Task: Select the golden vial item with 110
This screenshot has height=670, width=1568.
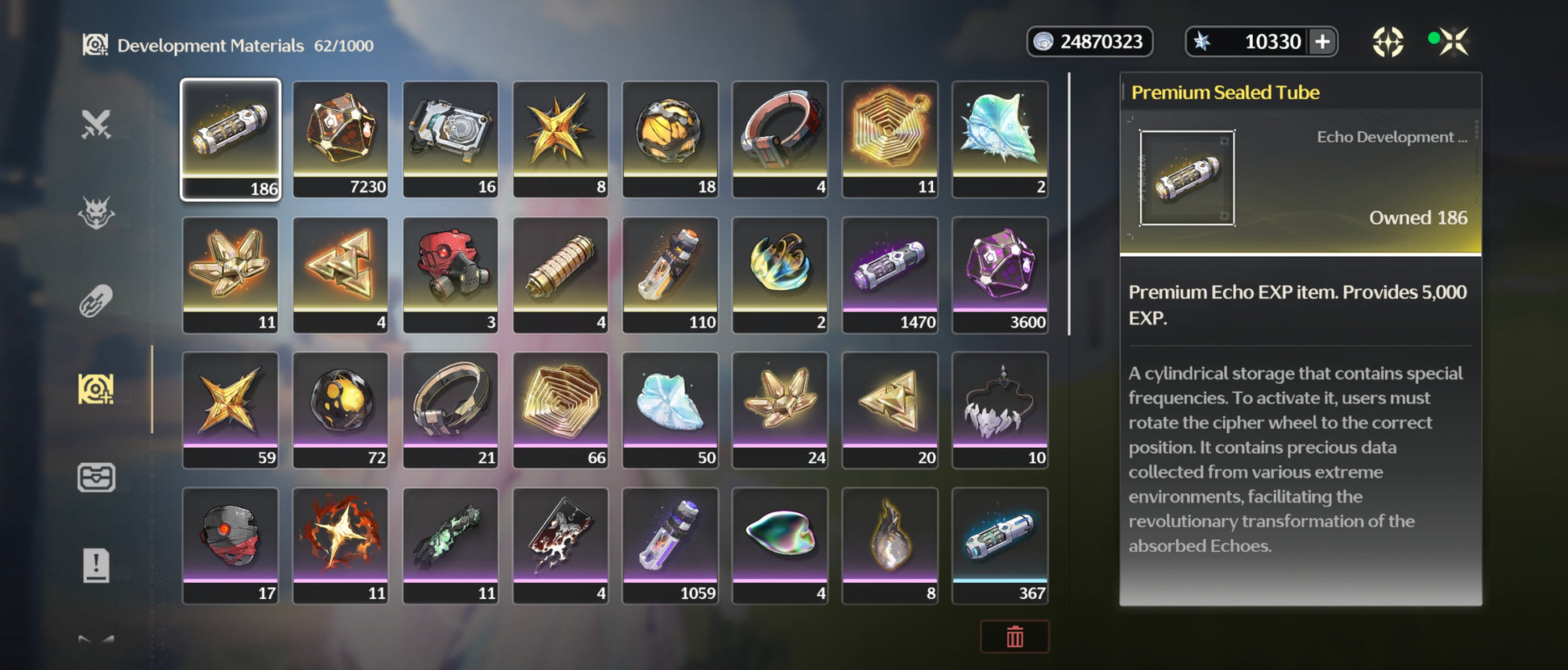Action: (x=670, y=274)
